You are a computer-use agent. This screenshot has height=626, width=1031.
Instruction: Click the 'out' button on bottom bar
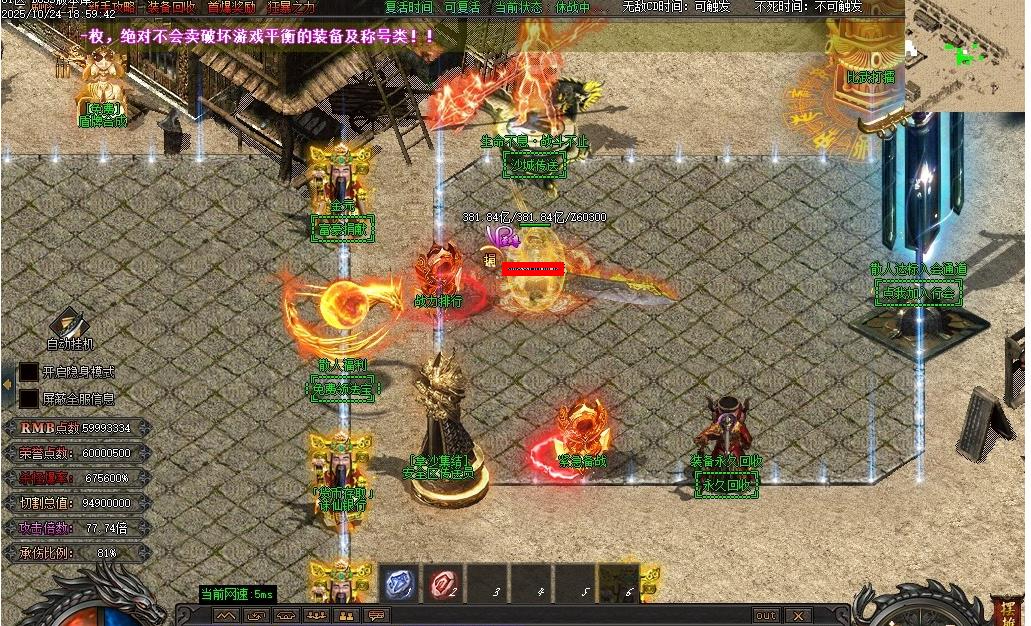766,615
